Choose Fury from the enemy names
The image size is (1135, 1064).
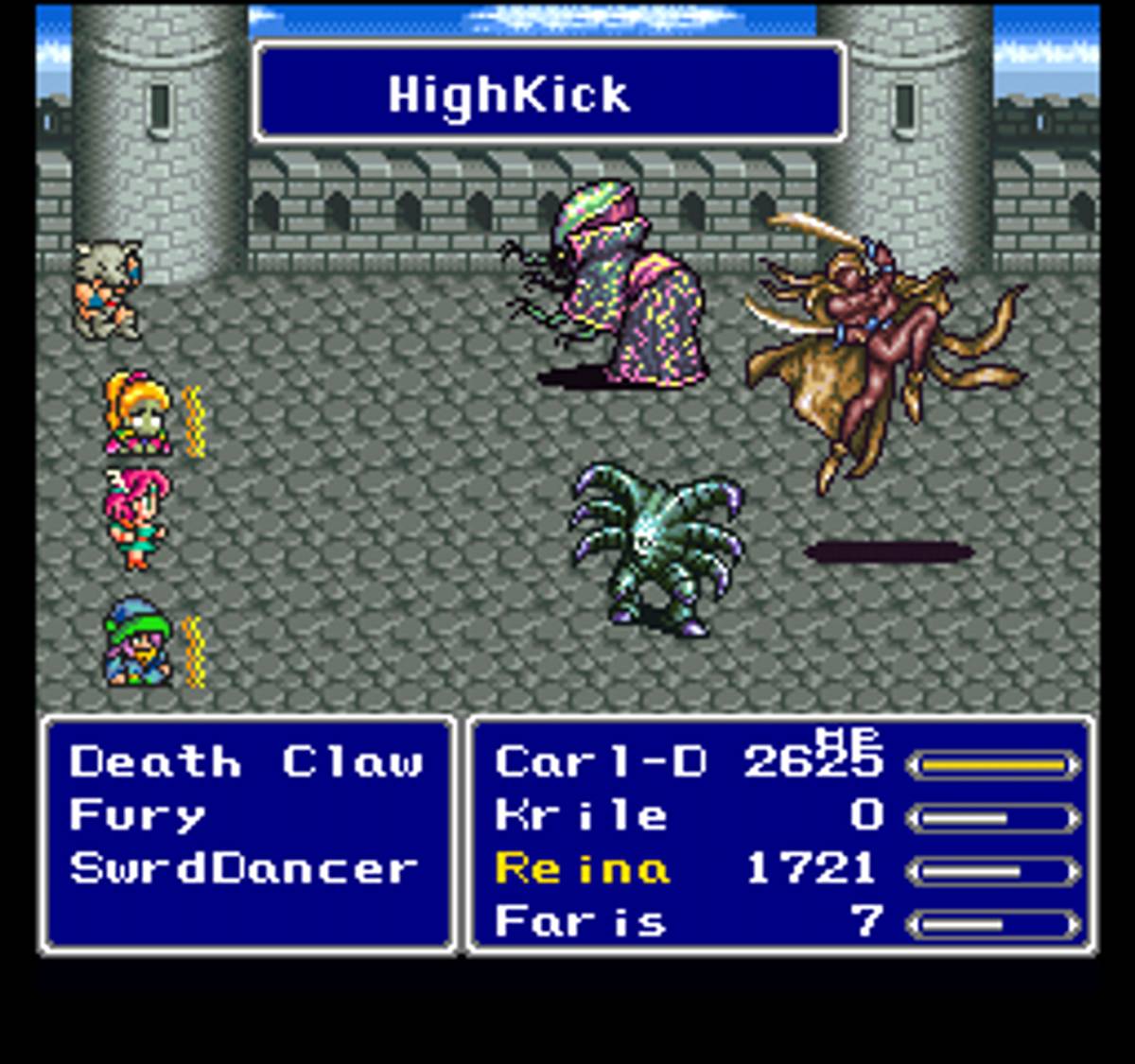[137, 815]
